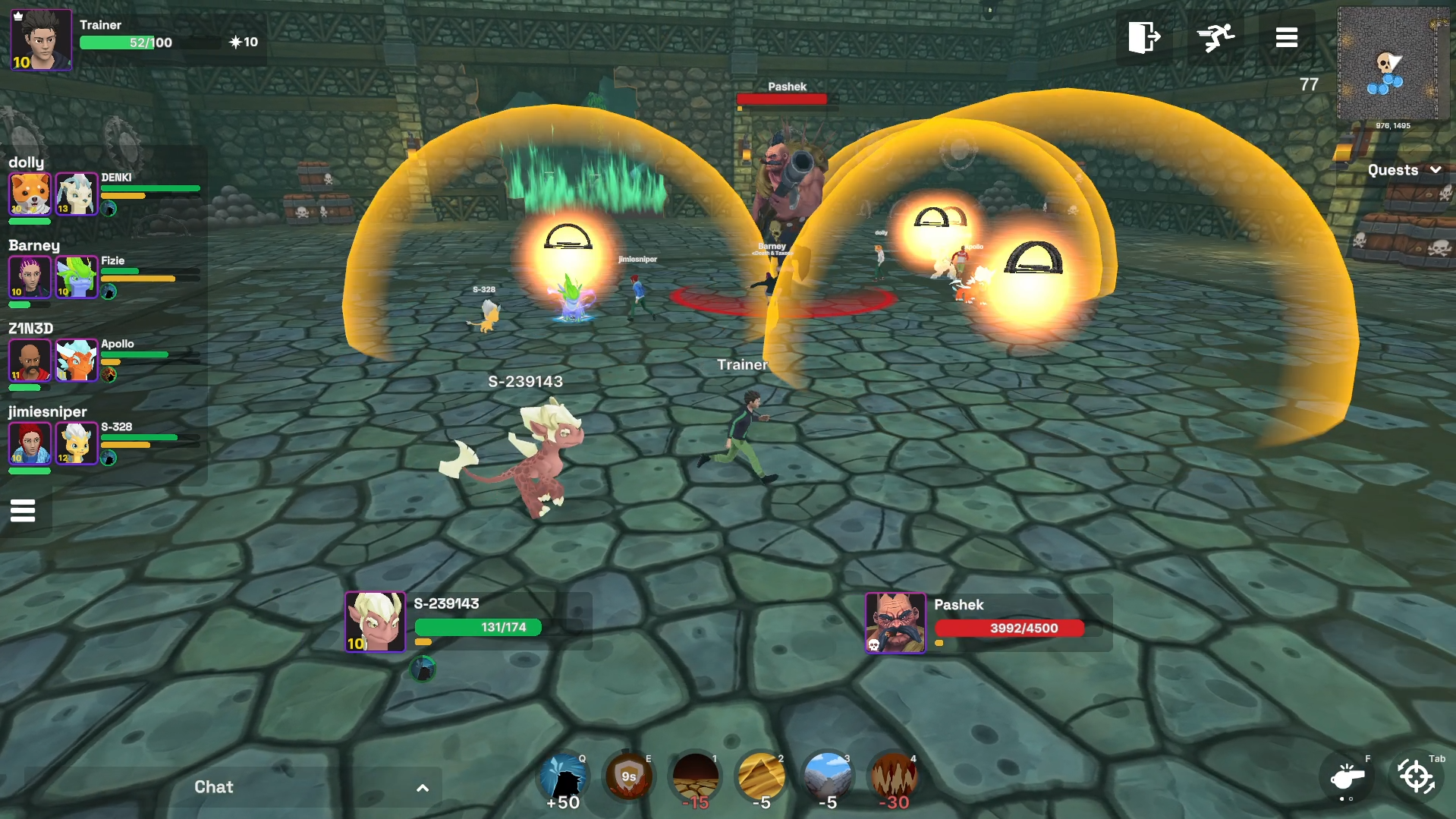Screen dimensions: 1456x819
Task: Select Z1N3D's Apollo creature portrait
Action: click(77, 360)
